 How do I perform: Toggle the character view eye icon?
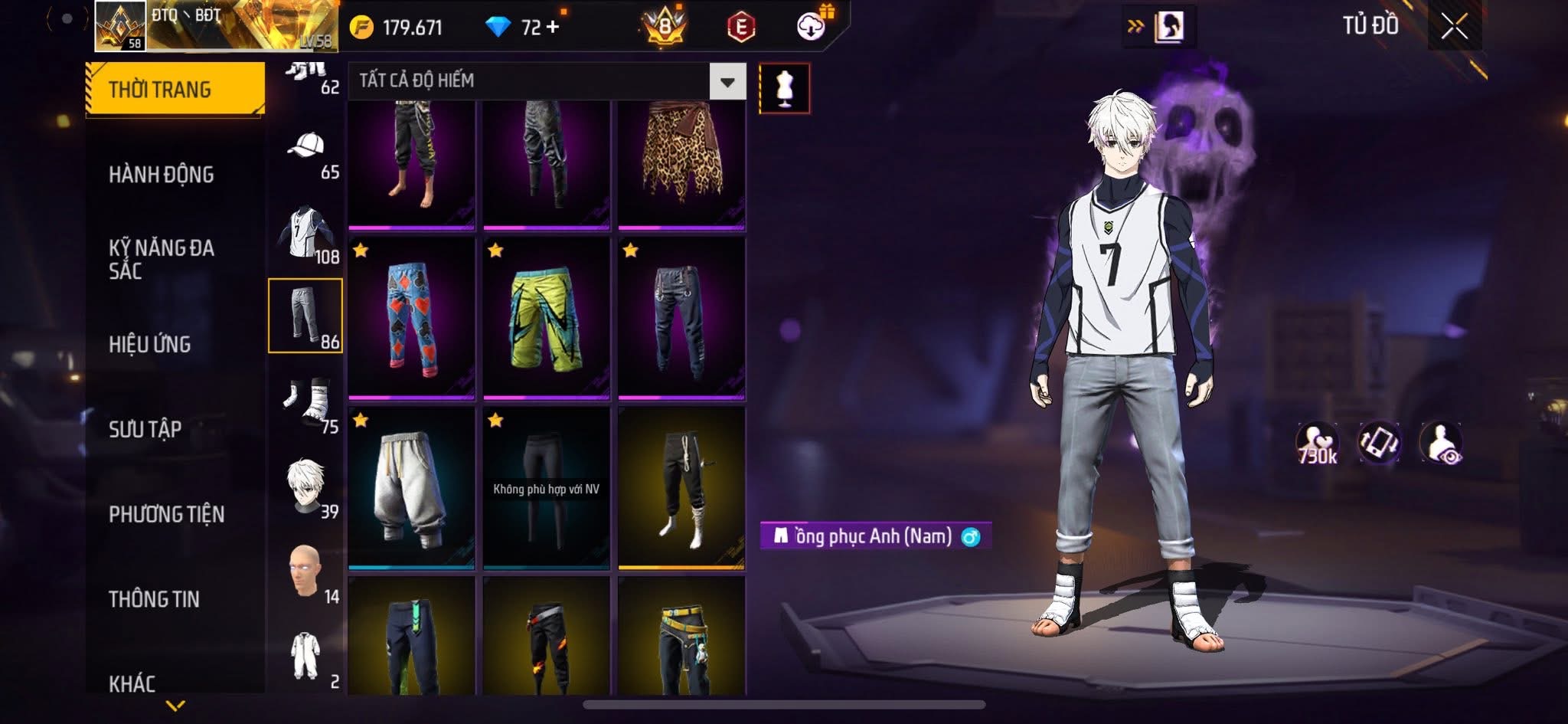pos(1441,443)
